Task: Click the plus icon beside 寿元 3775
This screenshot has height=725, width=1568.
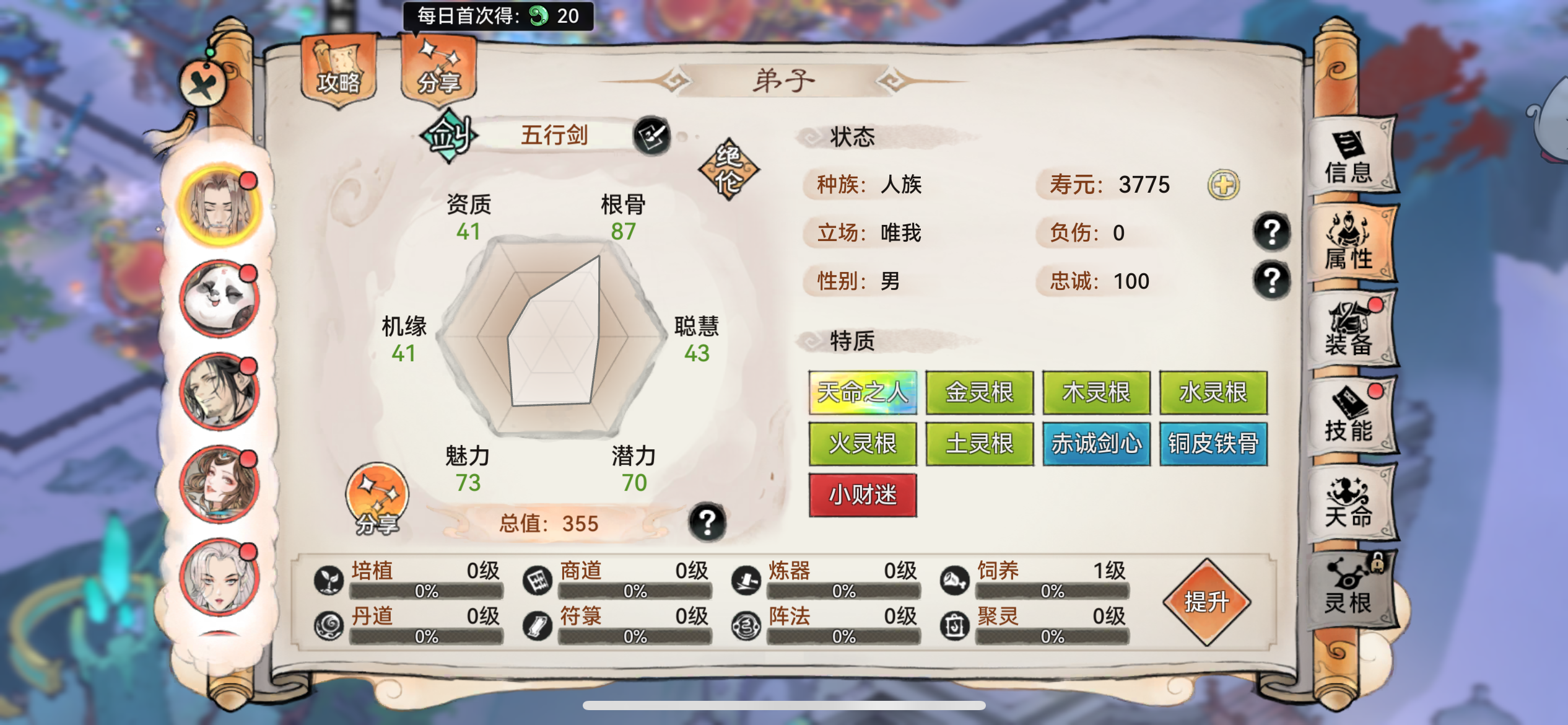Action: (1223, 184)
